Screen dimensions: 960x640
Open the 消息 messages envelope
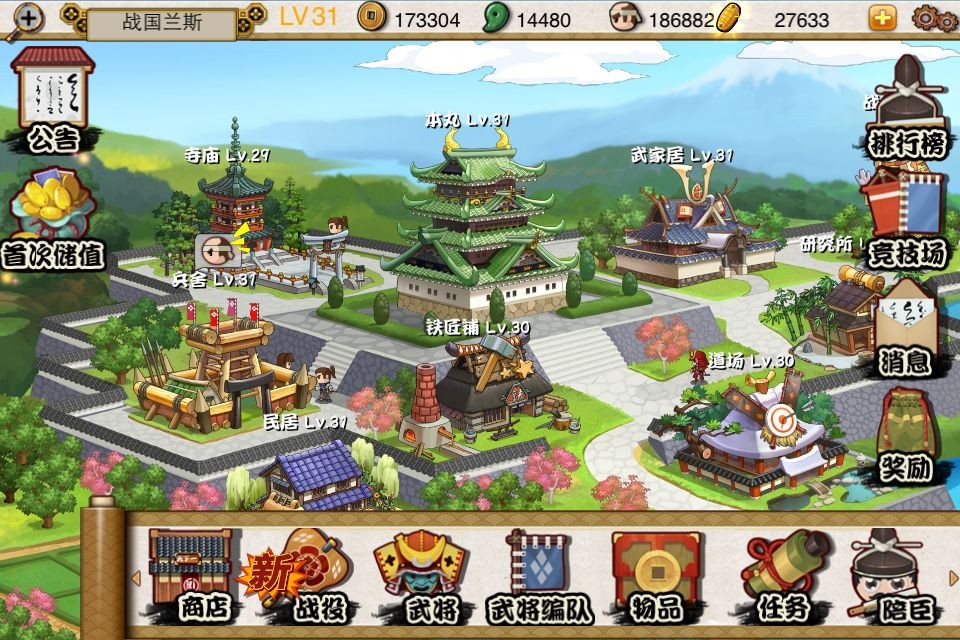906,330
